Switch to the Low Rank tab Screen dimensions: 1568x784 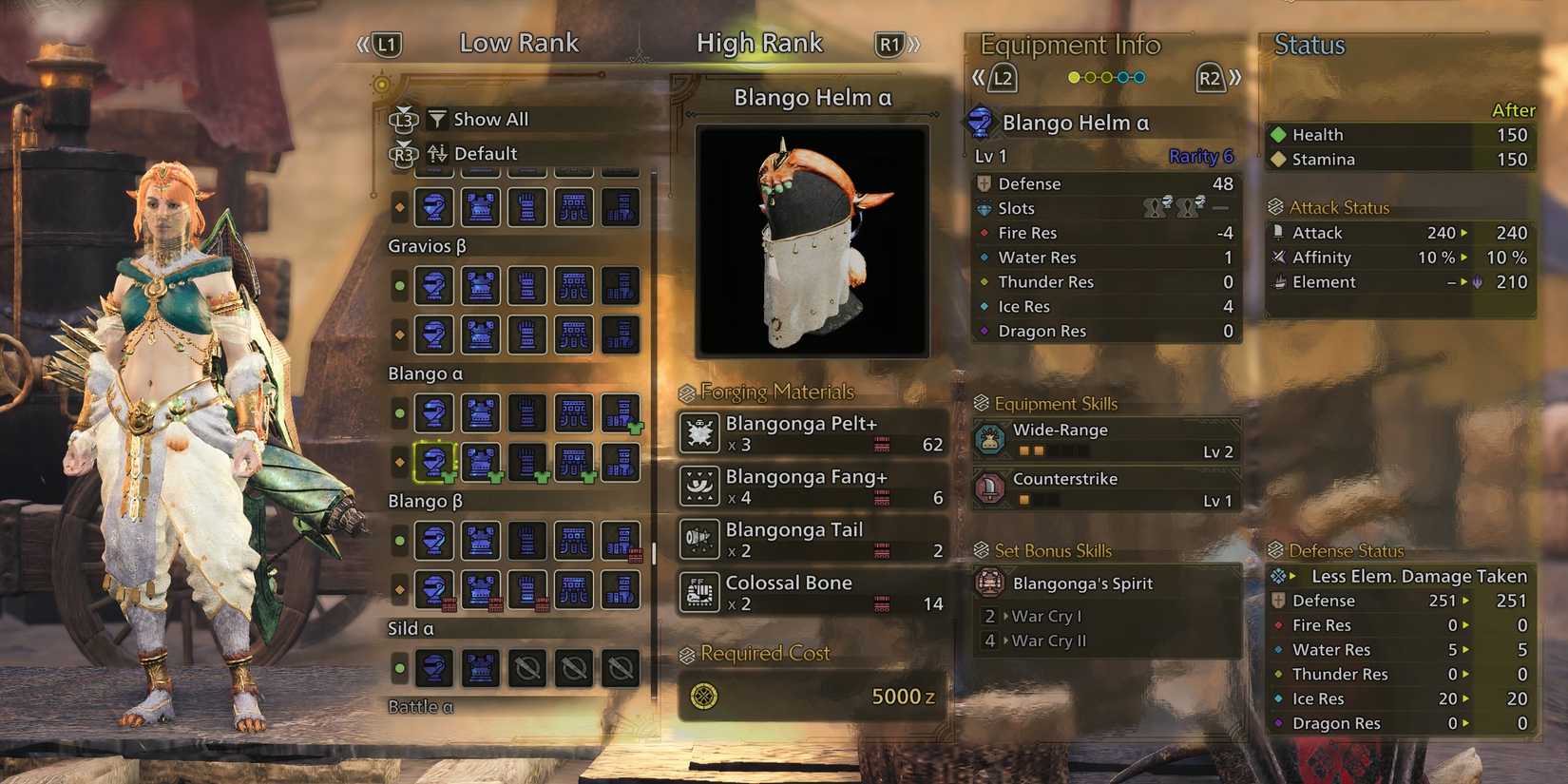(x=519, y=42)
